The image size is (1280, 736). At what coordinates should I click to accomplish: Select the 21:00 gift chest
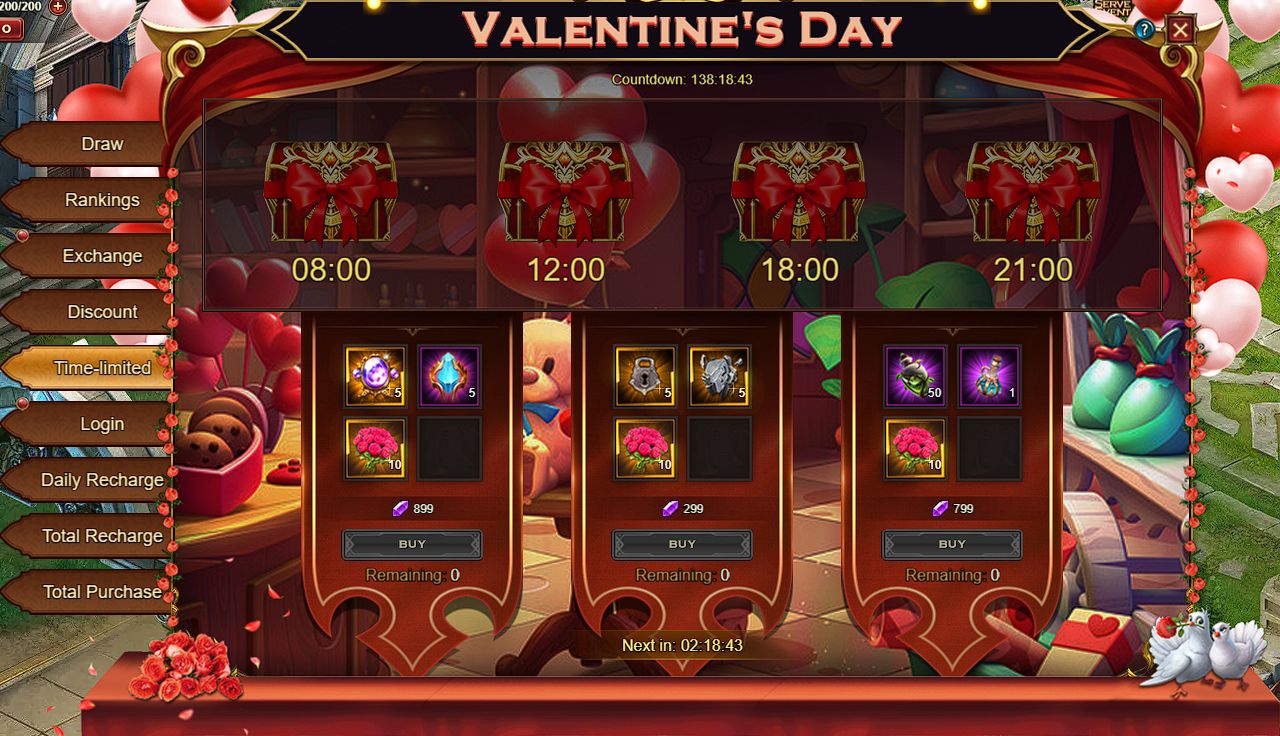click(1032, 192)
